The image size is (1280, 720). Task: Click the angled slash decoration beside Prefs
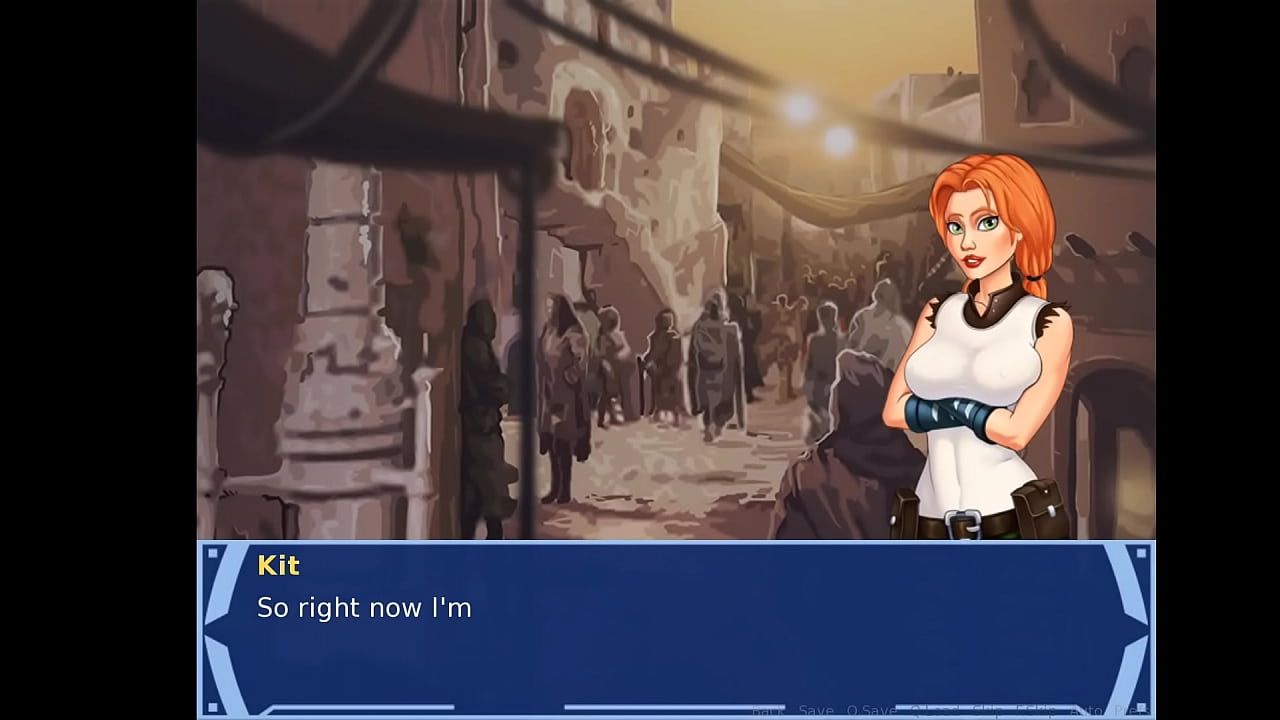(x=1107, y=708)
